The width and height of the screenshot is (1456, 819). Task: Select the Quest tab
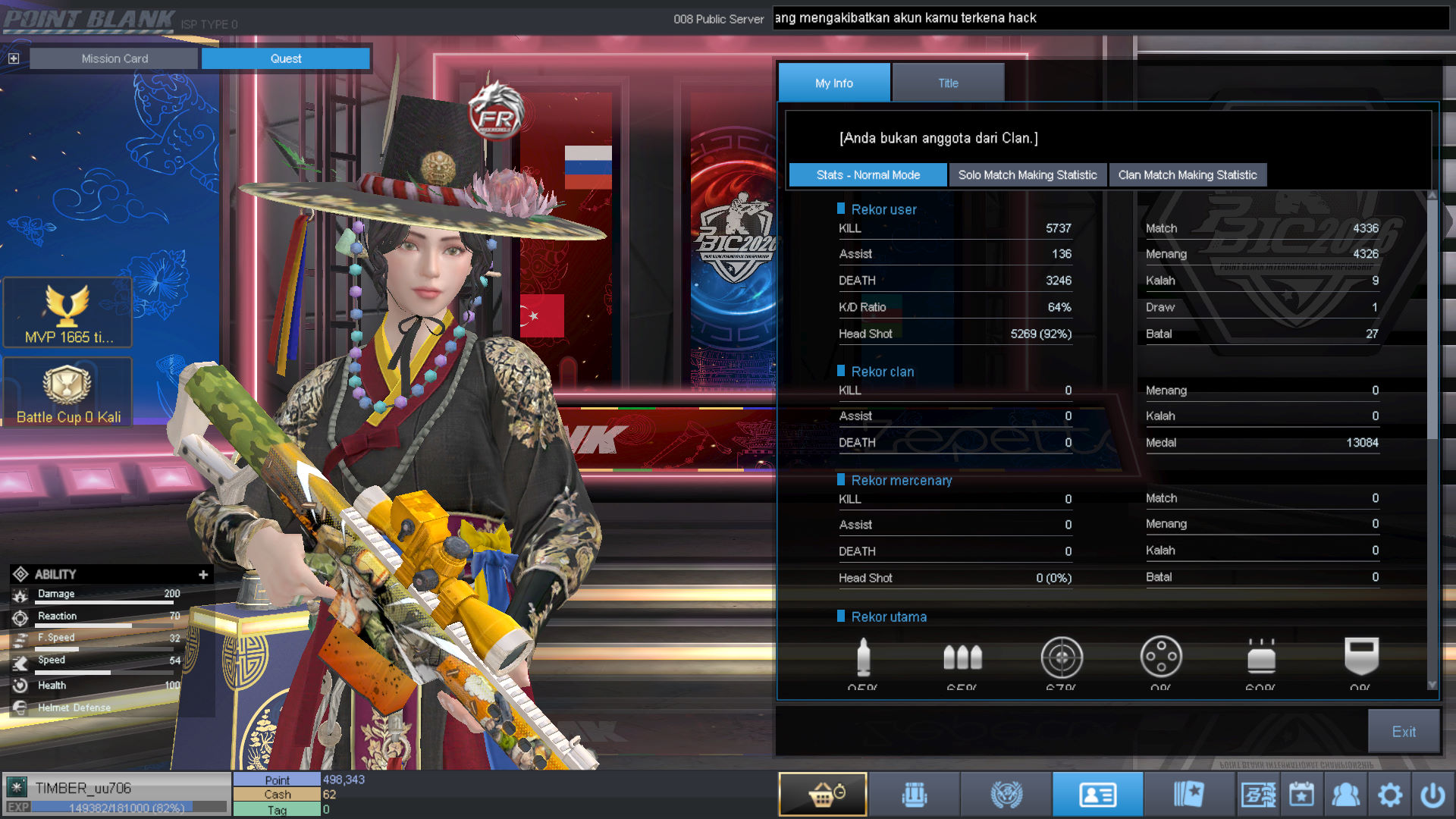285,58
